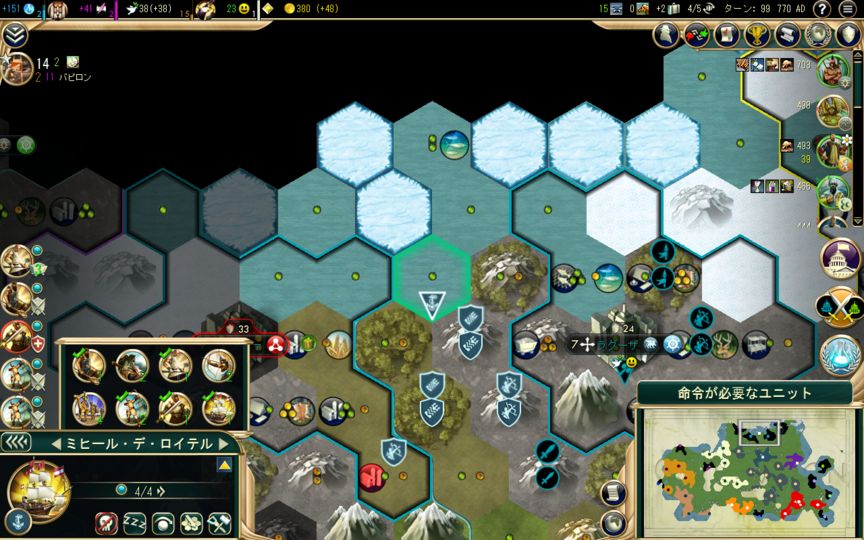Click the 命令が必要なユニット button
864x540 pixels.
[x=744, y=393]
